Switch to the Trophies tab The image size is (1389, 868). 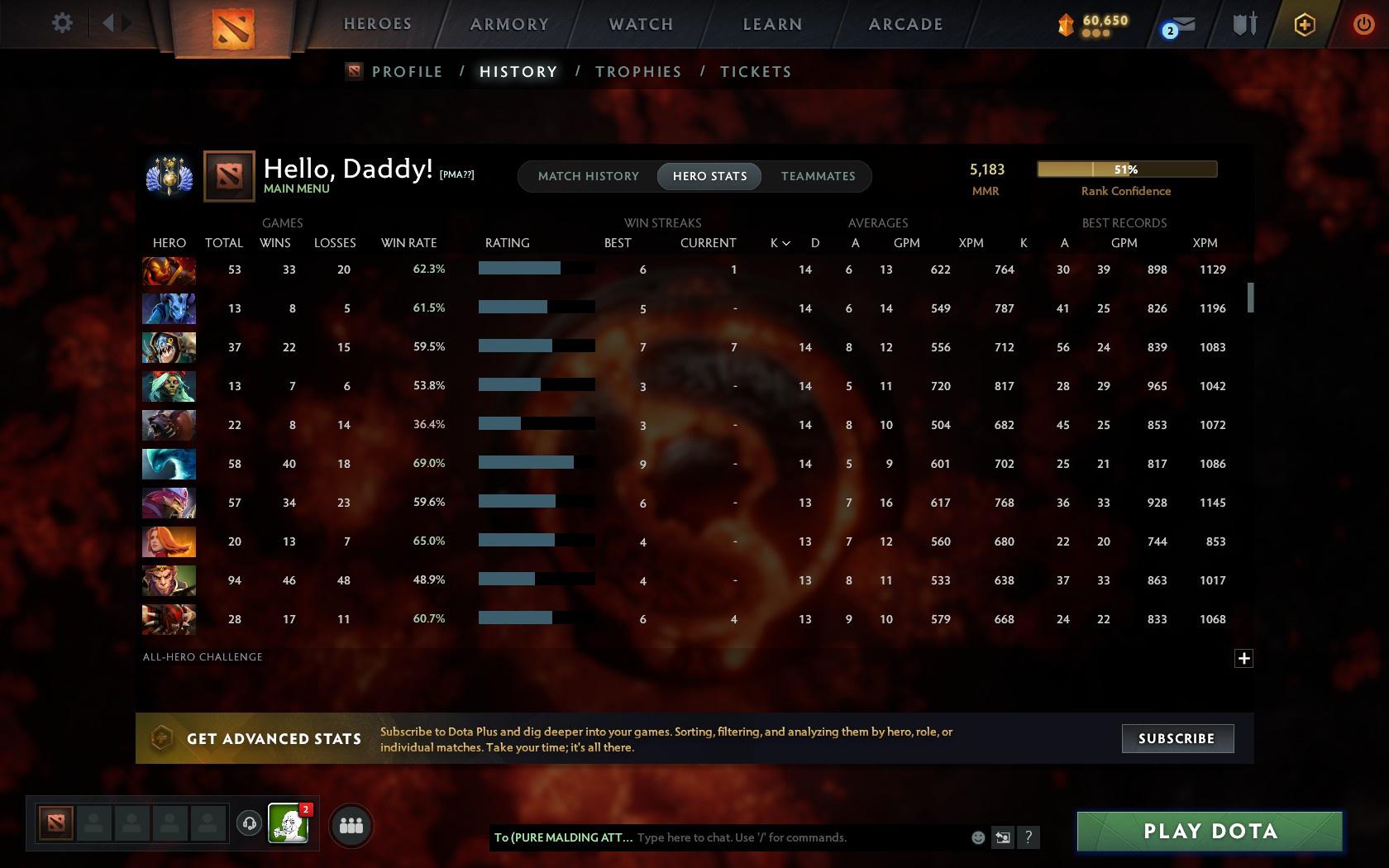(x=637, y=72)
